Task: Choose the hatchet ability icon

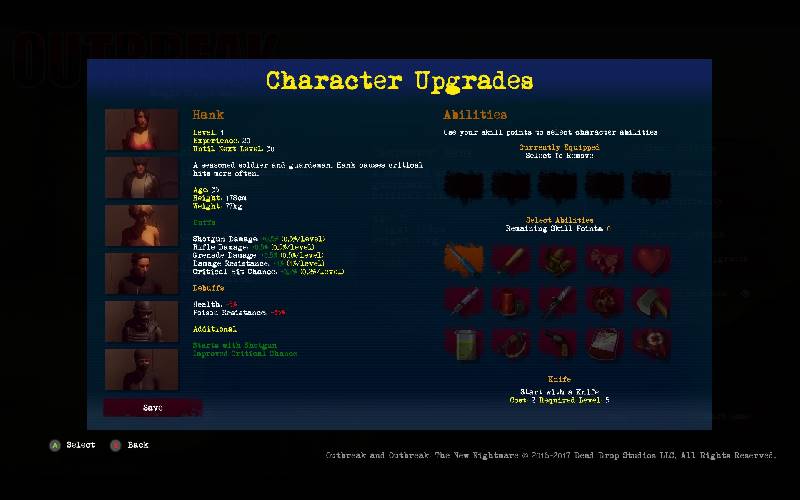Action: click(x=651, y=300)
